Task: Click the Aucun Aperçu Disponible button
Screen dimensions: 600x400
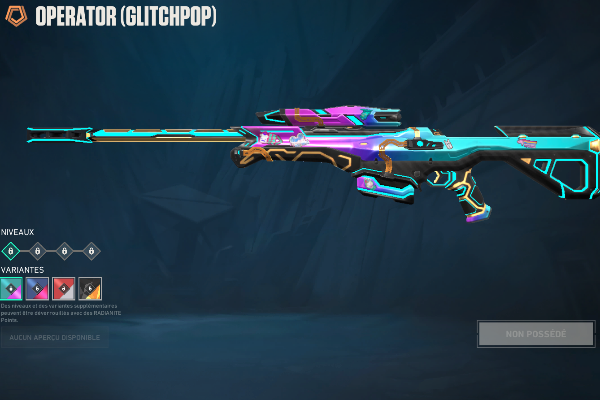Action: tap(55, 338)
